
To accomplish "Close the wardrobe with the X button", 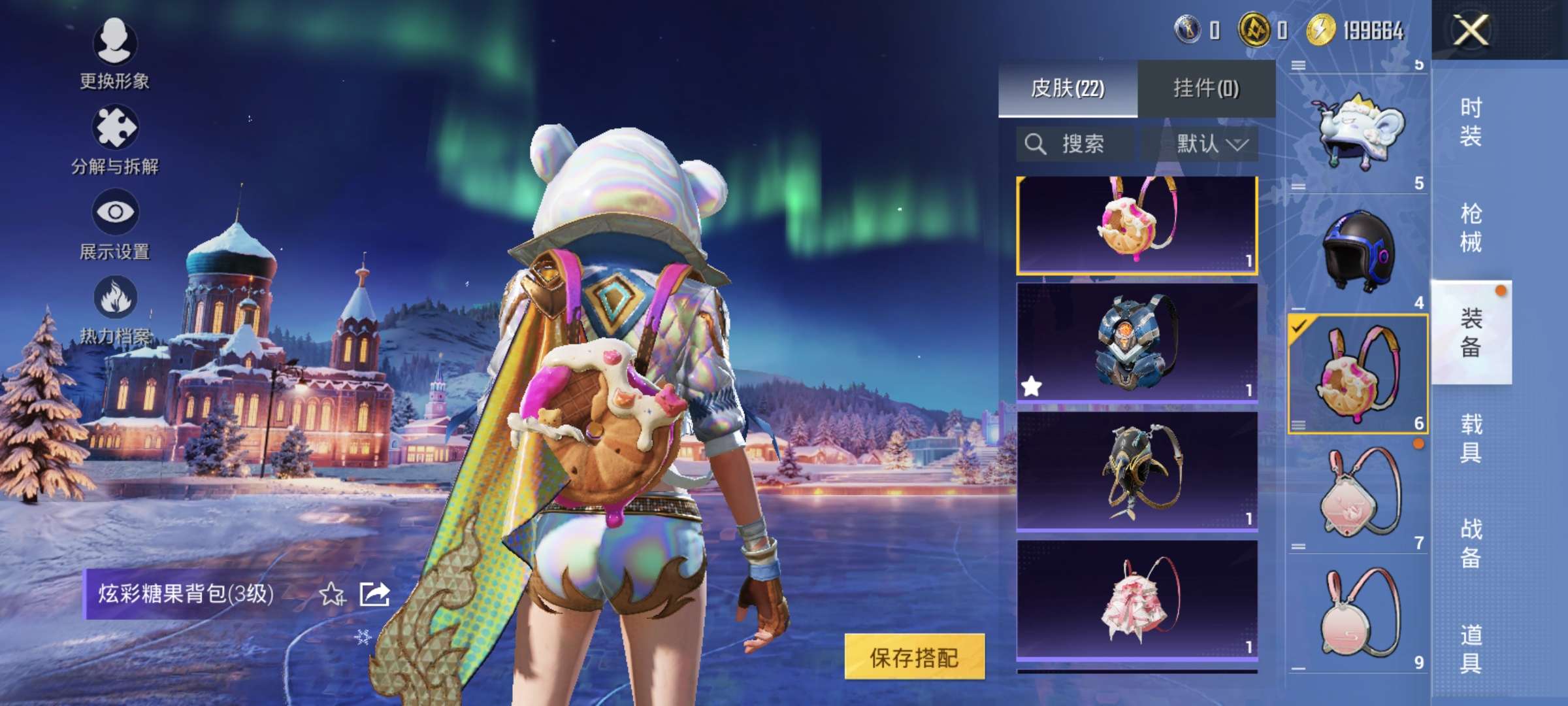I will tap(1470, 30).
